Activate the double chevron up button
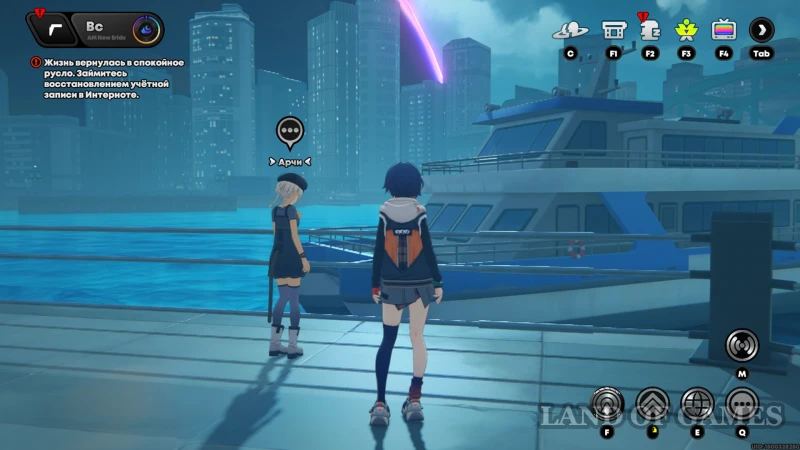The width and height of the screenshot is (800, 450). point(652,403)
